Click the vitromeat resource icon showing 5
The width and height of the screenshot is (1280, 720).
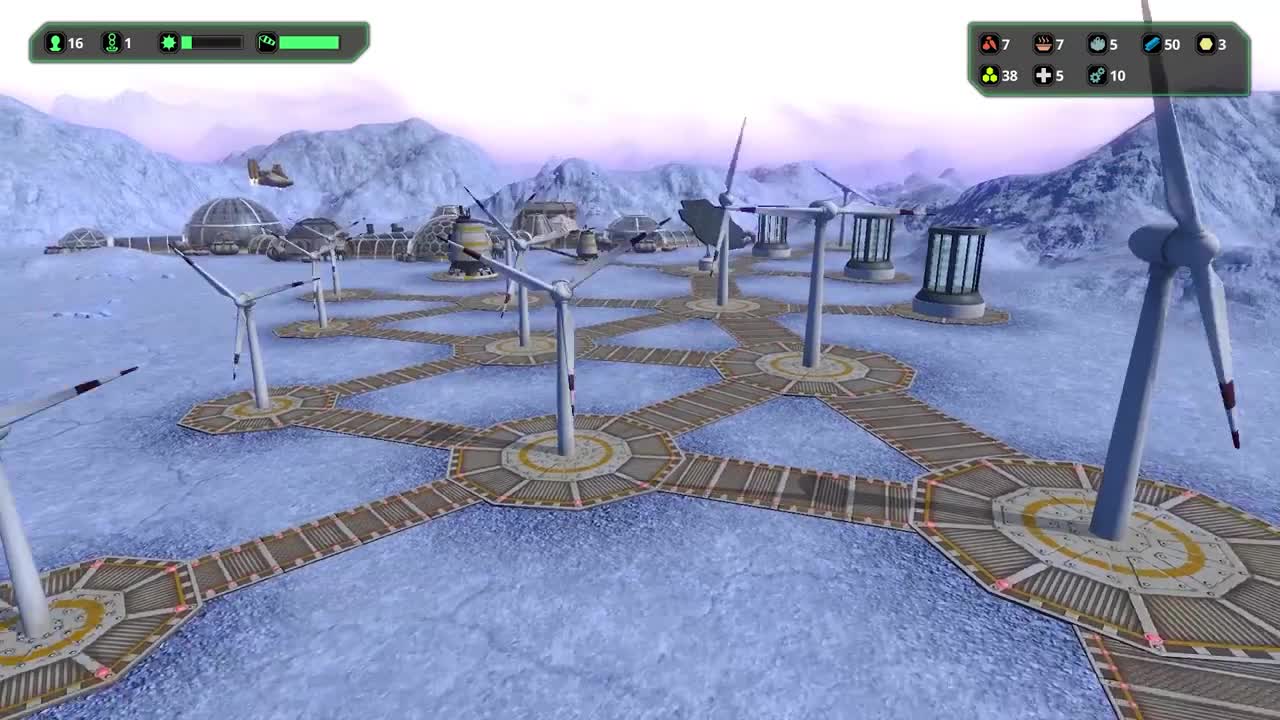[1096, 43]
